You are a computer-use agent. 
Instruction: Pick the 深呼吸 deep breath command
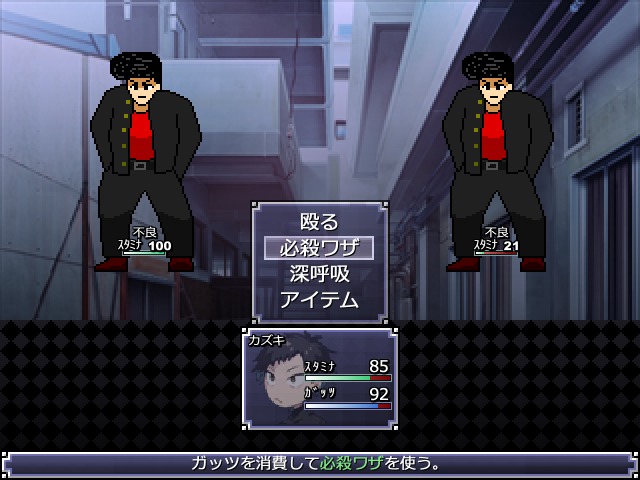pos(319,273)
